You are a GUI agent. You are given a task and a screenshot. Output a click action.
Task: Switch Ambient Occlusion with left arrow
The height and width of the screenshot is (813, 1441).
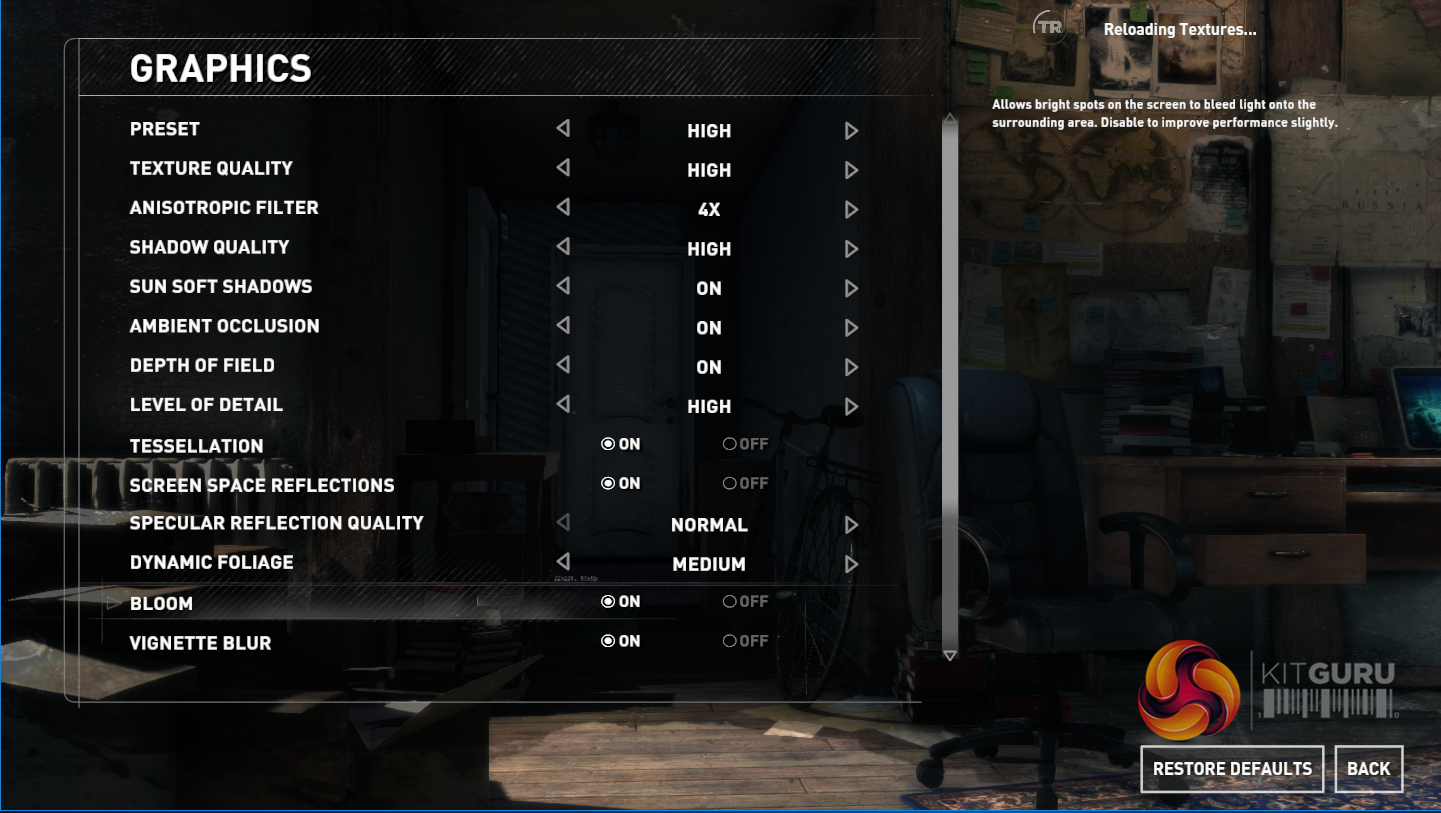[x=563, y=326]
